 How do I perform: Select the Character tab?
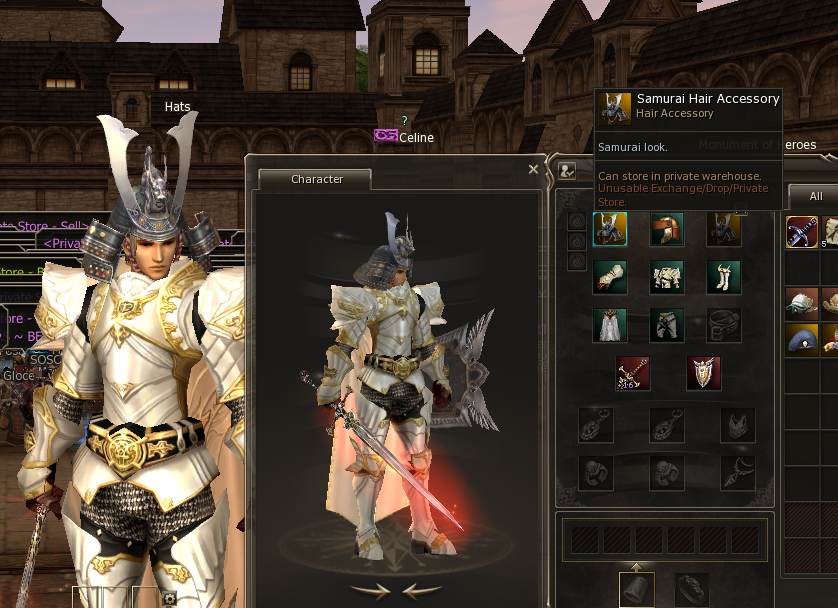coord(316,180)
